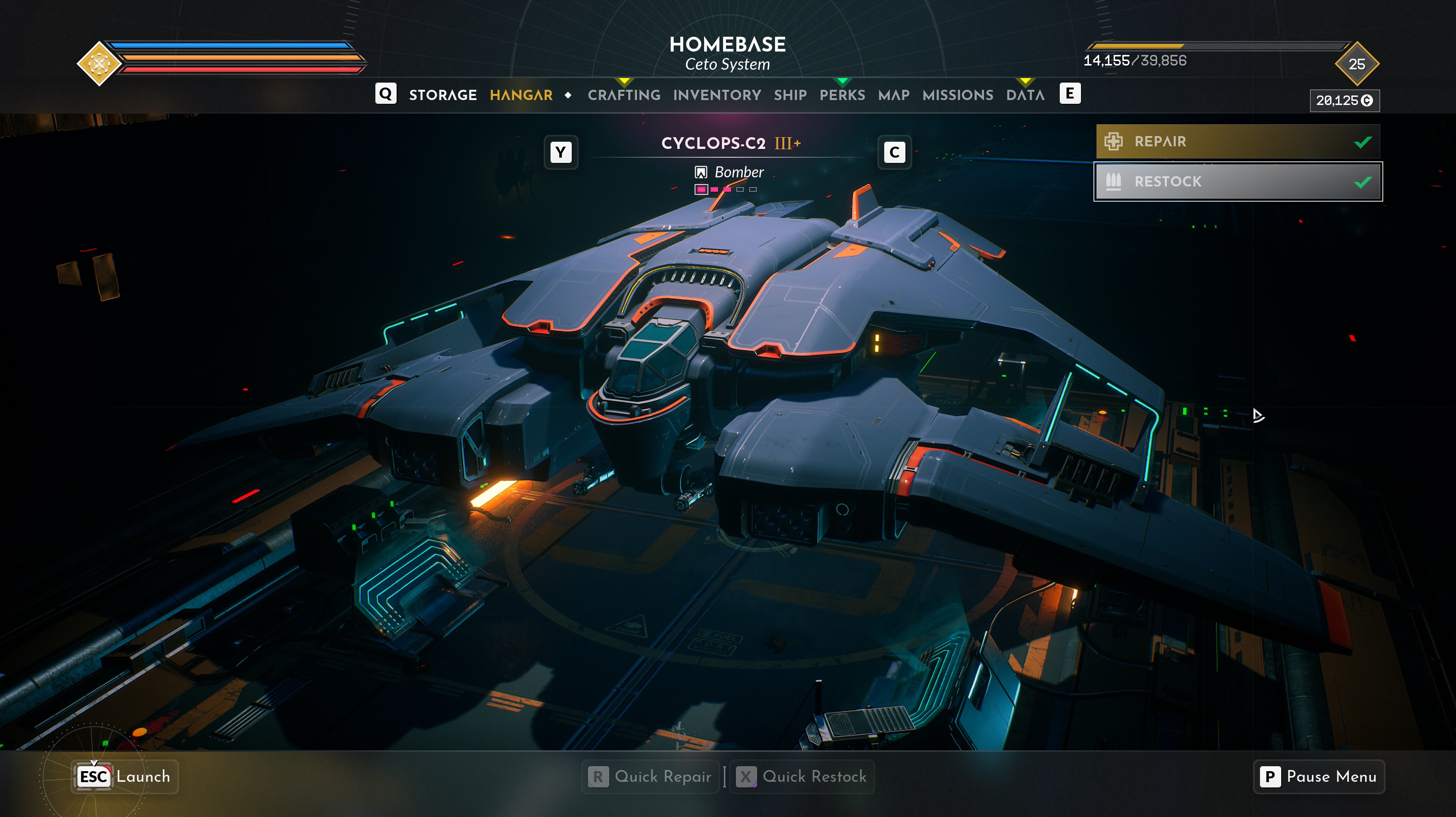View the Missions tab

pyautogui.click(x=957, y=95)
